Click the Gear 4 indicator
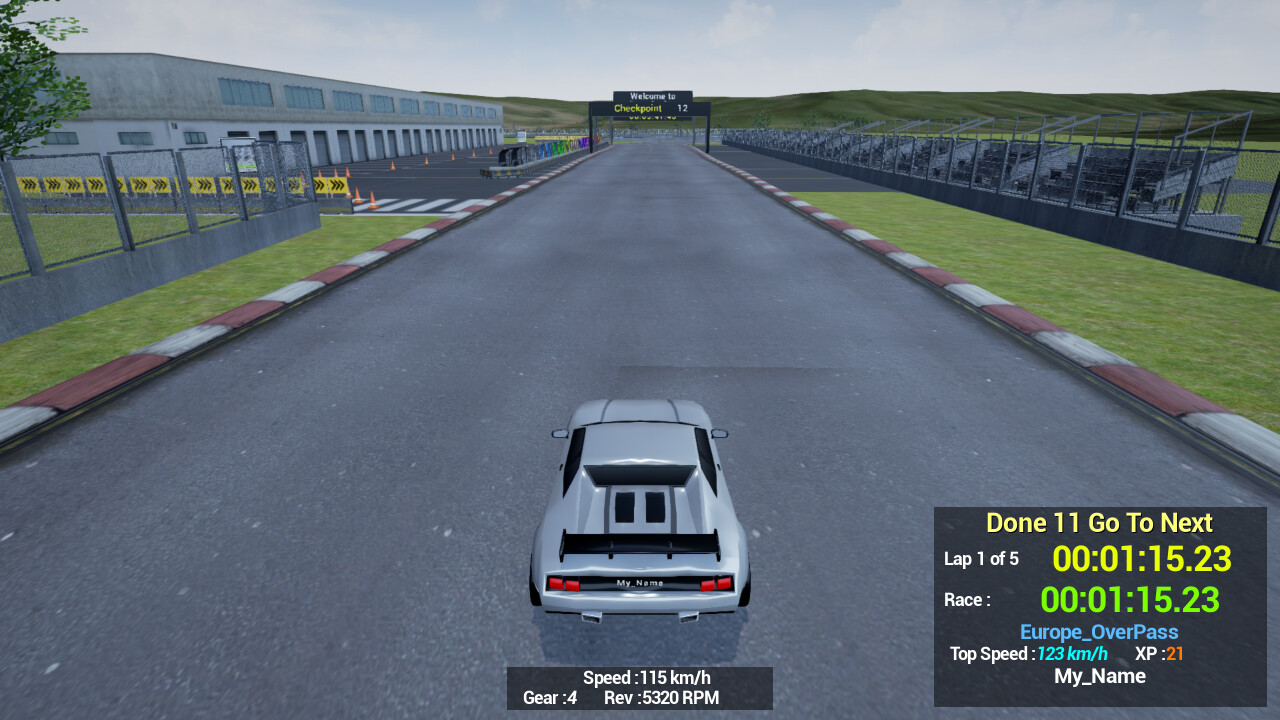 point(549,698)
